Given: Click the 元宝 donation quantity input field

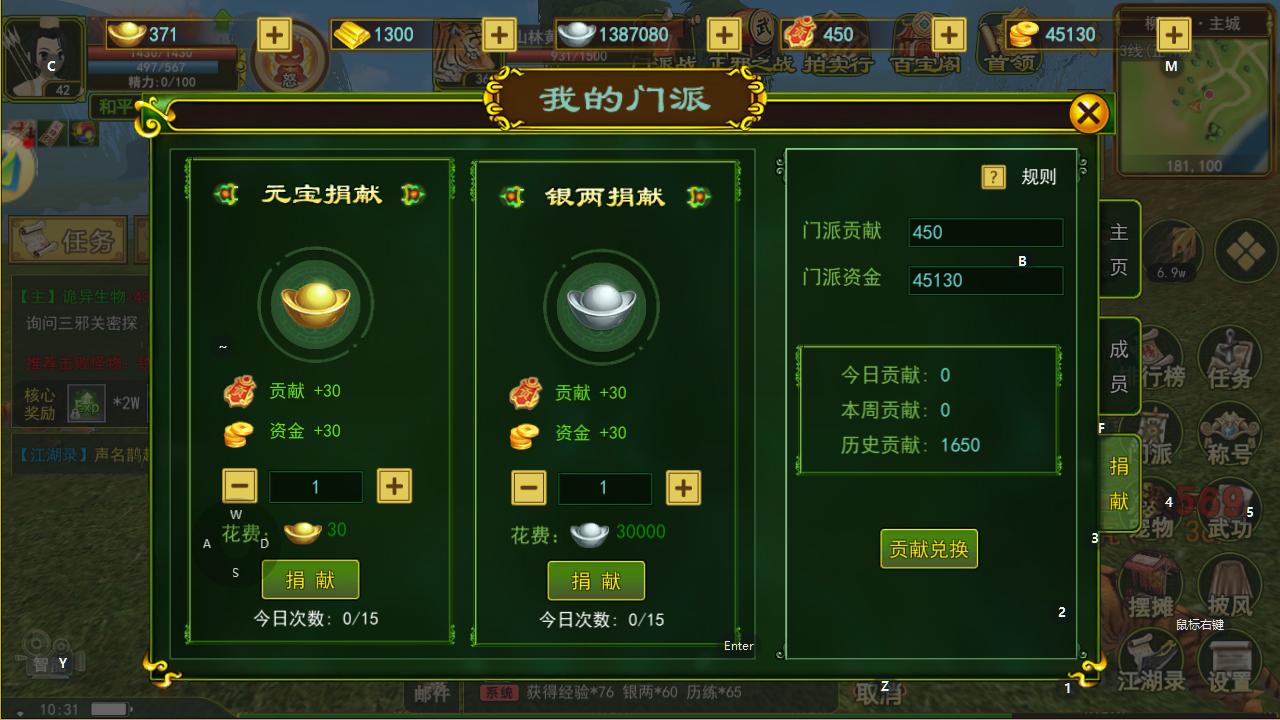Looking at the screenshot, I should [x=316, y=488].
